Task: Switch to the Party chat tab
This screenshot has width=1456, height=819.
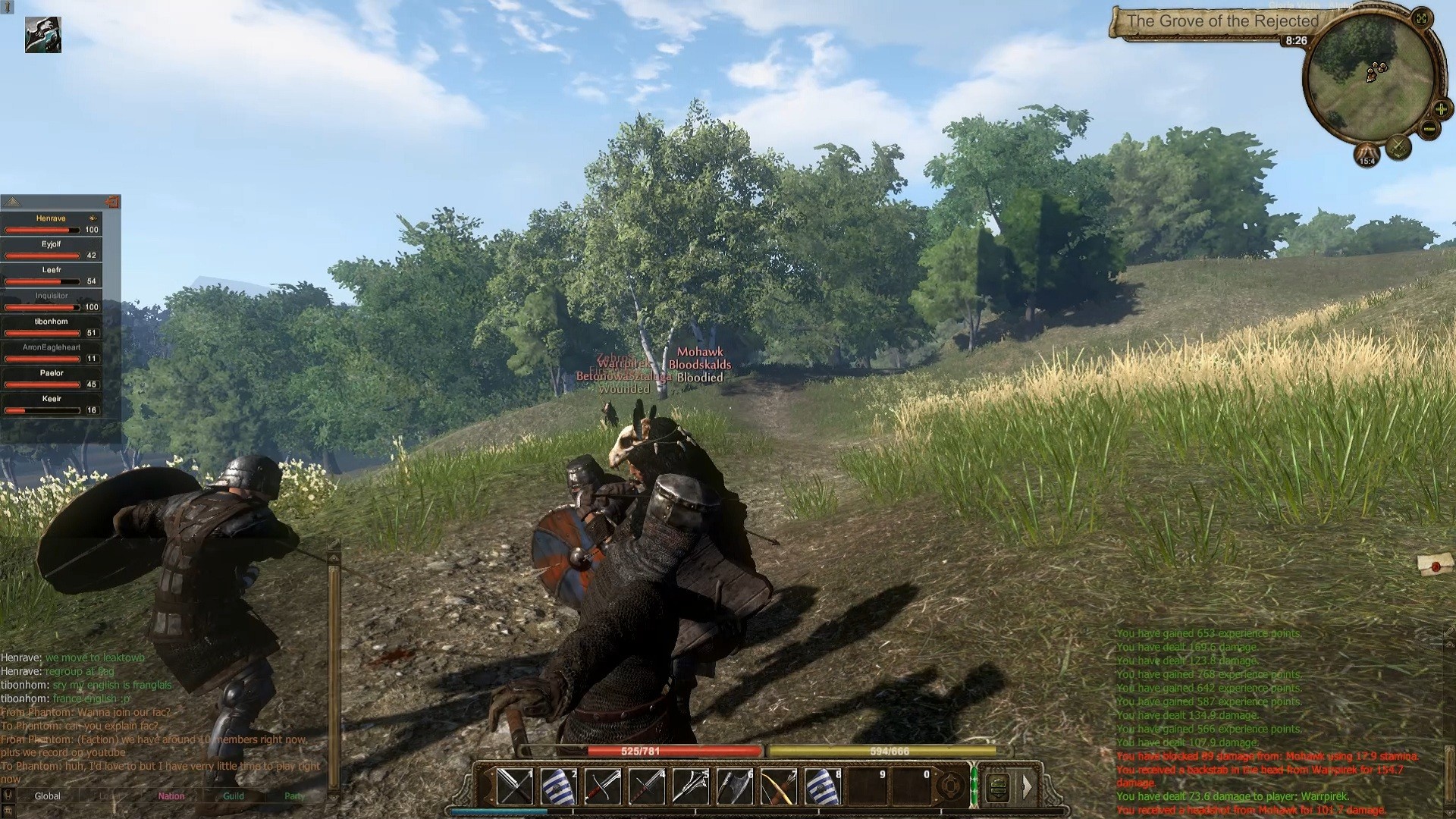Action: click(x=294, y=796)
